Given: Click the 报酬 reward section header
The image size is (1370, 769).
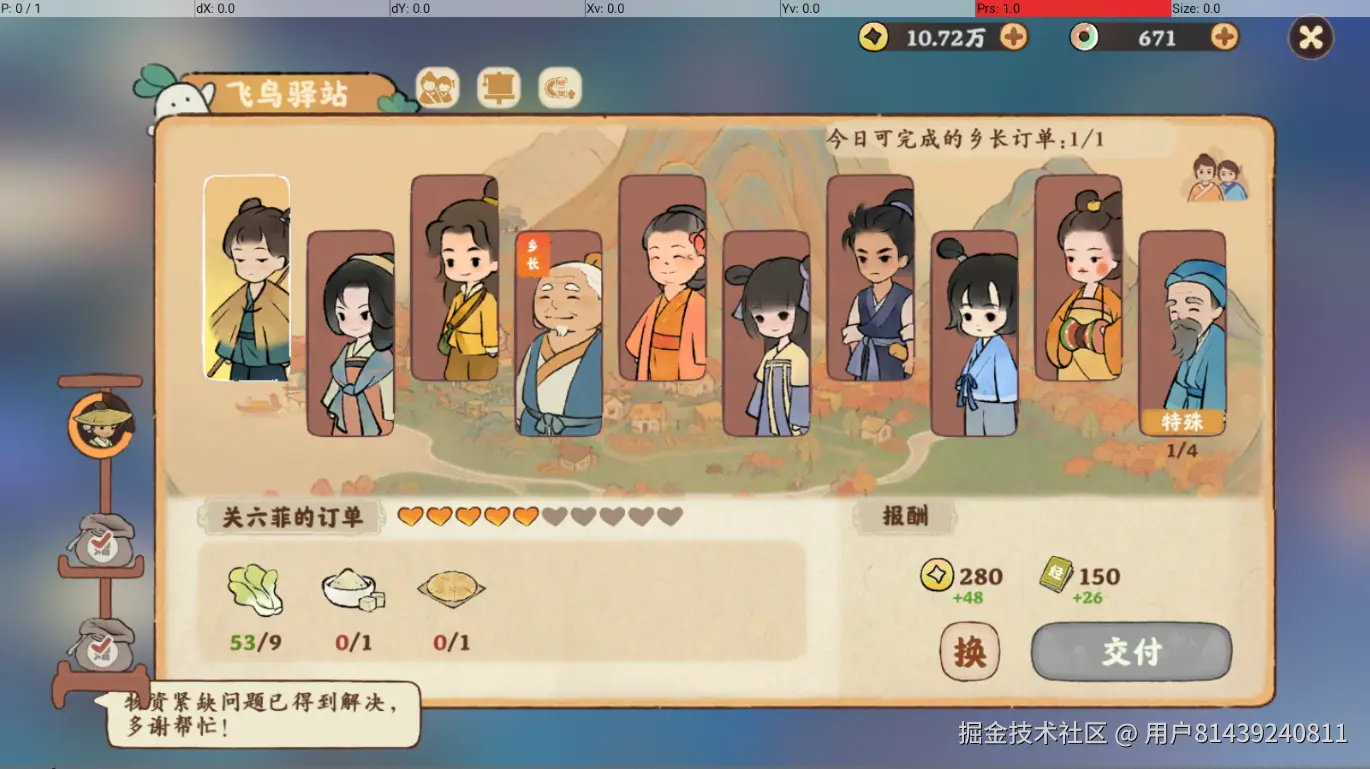Looking at the screenshot, I should [x=905, y=514].
